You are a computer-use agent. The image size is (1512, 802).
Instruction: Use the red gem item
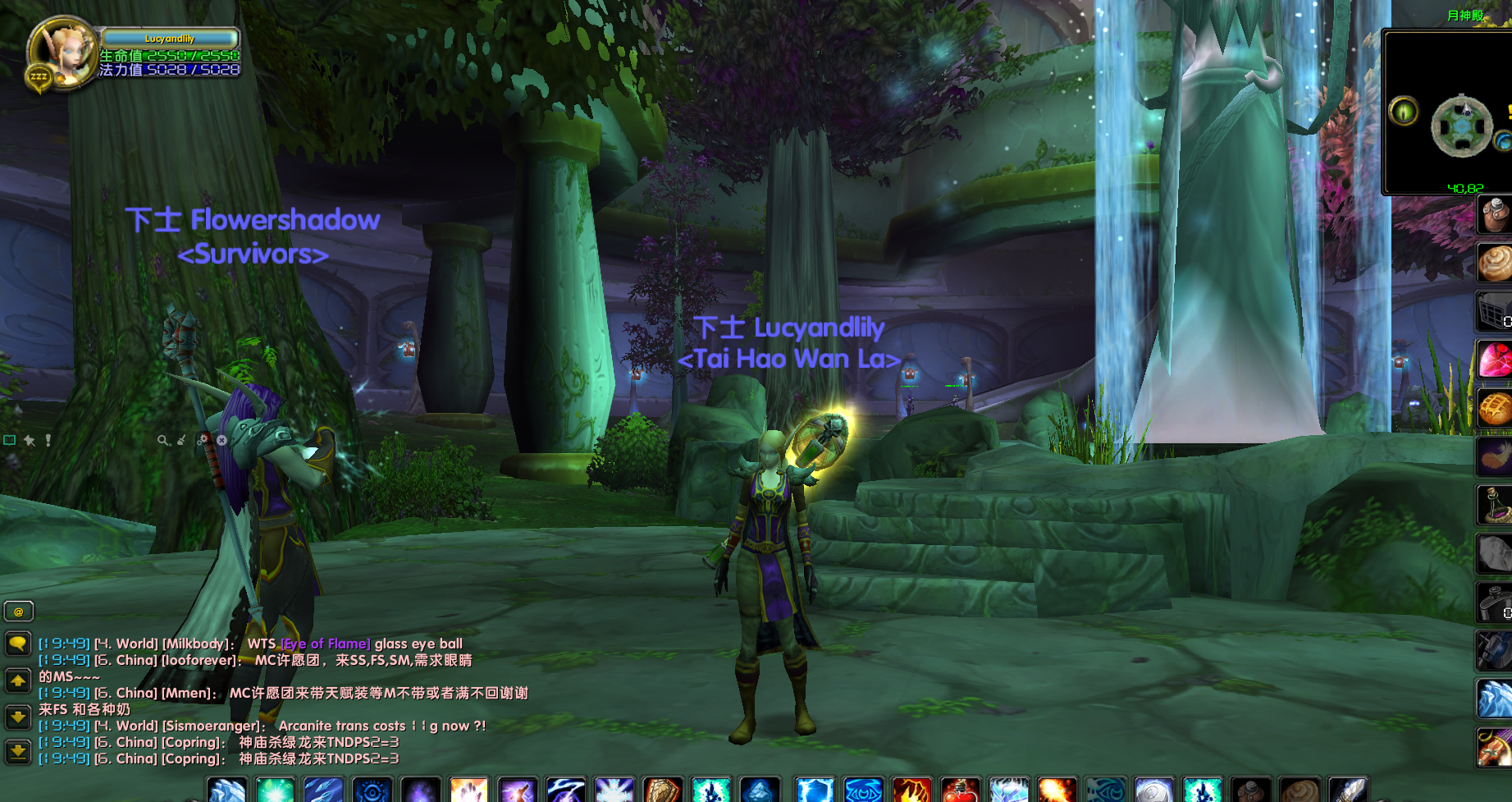(x=1494, y=360)
